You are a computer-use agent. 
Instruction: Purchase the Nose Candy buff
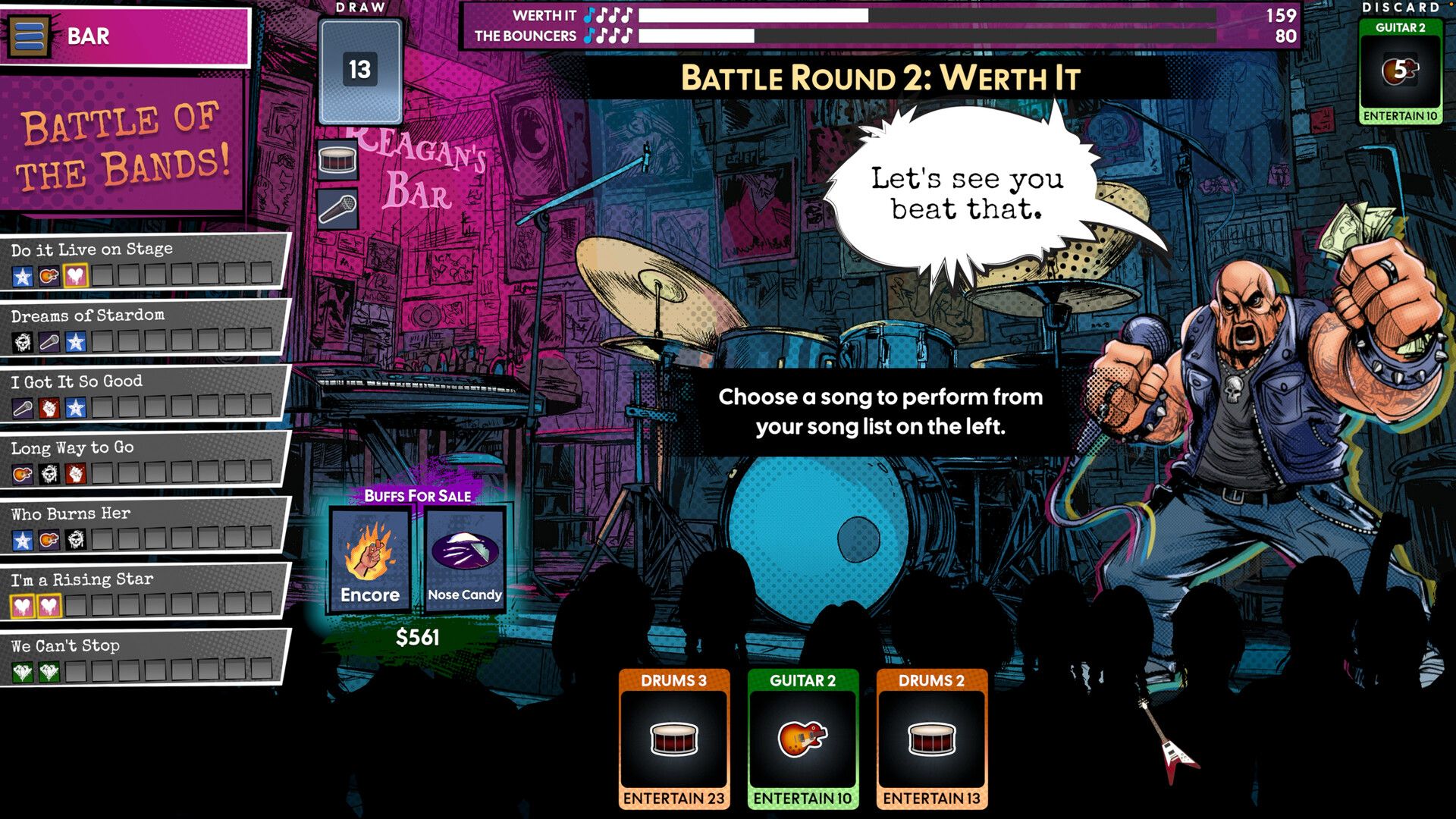[465, 560]
